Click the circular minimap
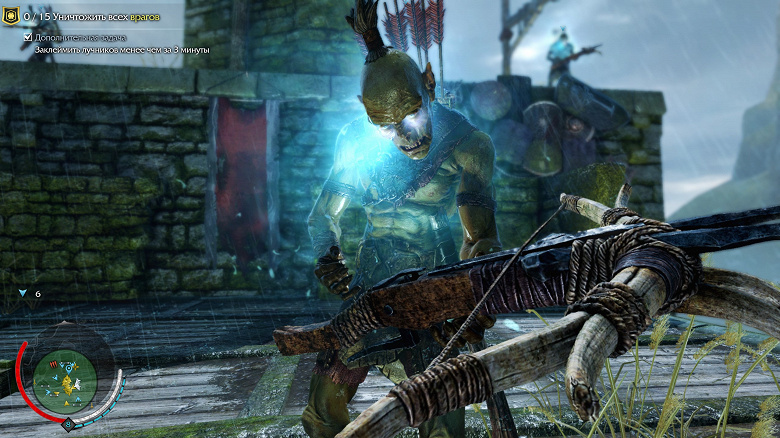 click(x=65, y=379)
